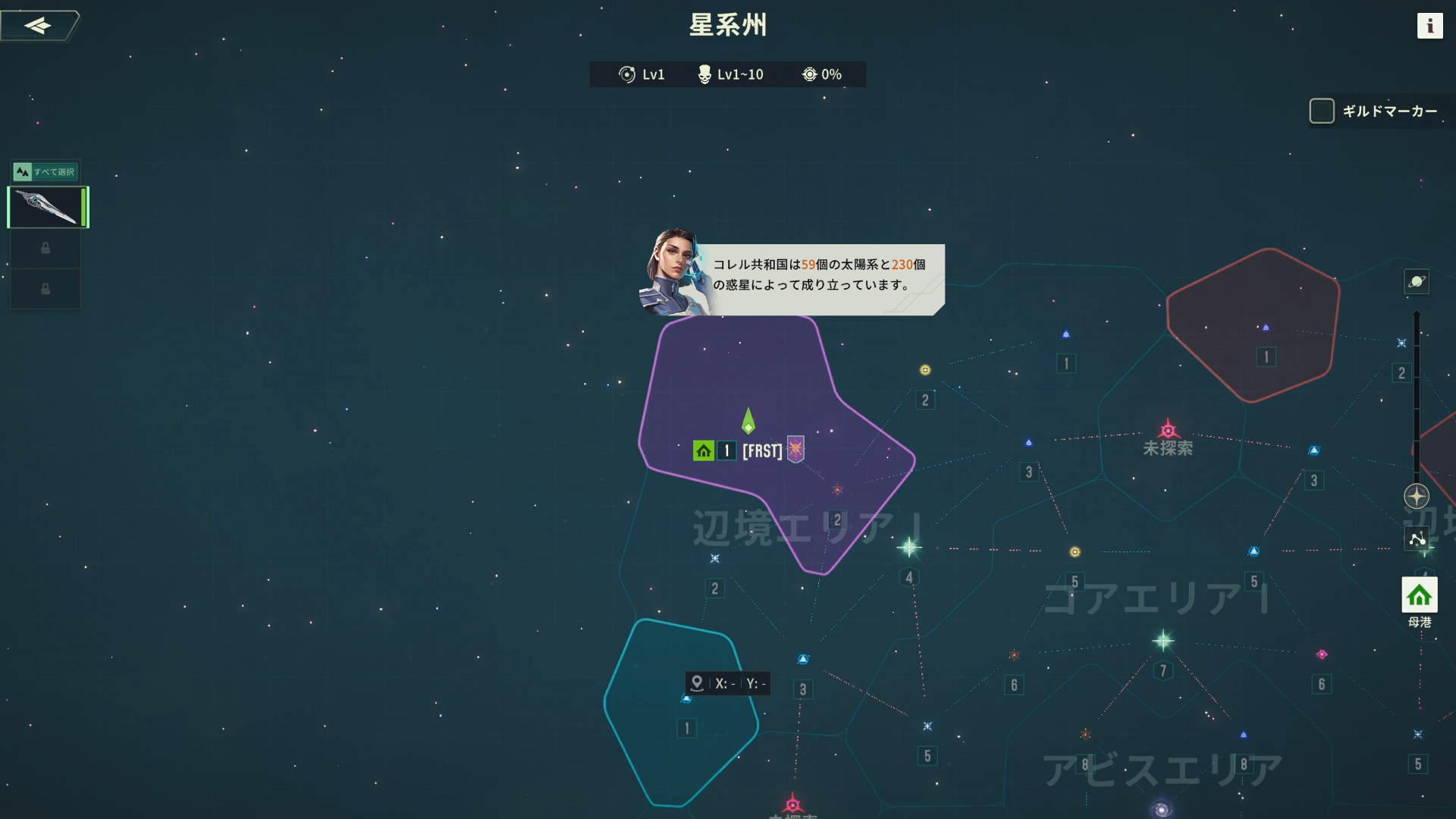
Task: Open the info panel via the i icon
Action: point(1432,26)
